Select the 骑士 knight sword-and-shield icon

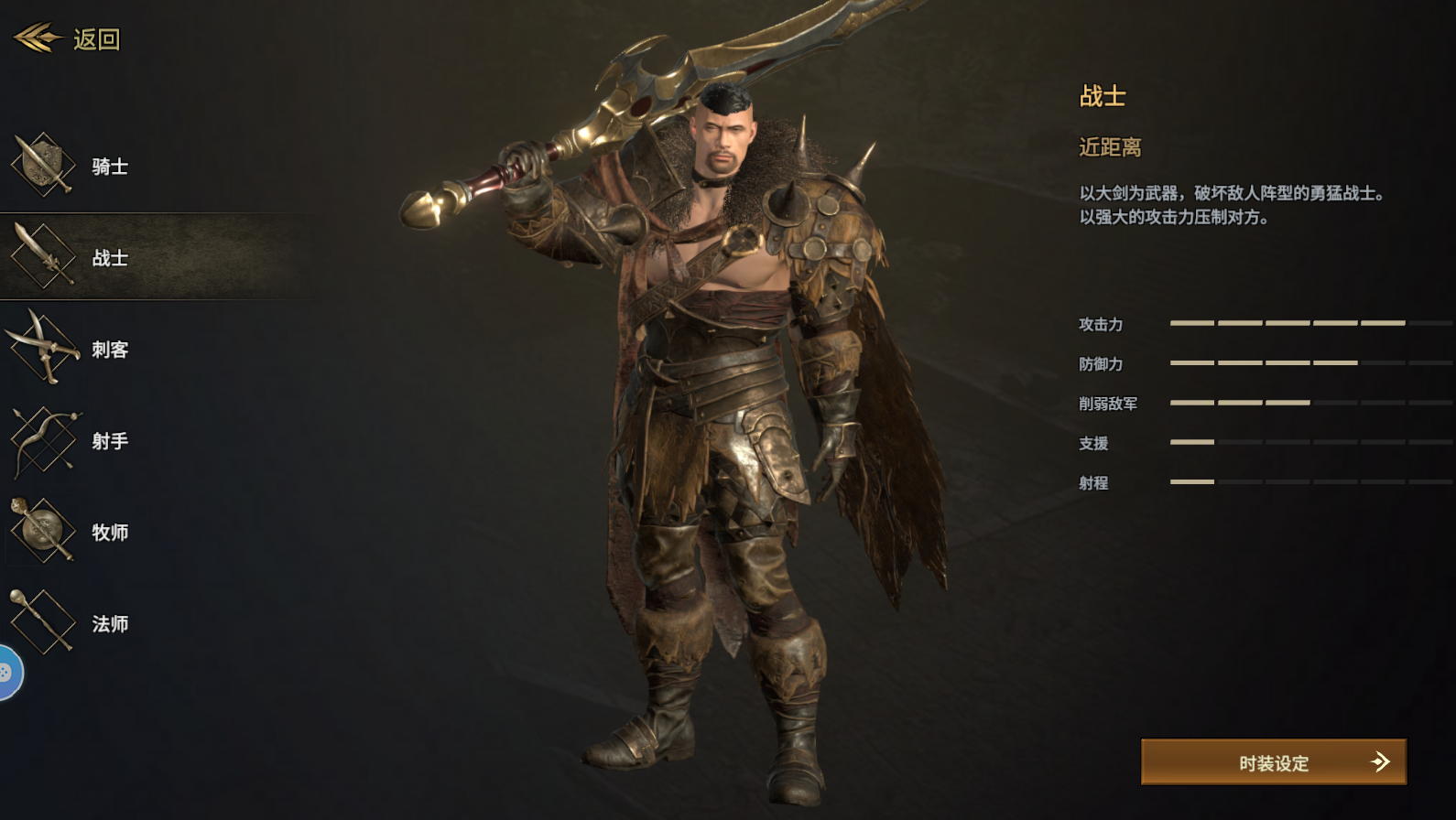41,165
